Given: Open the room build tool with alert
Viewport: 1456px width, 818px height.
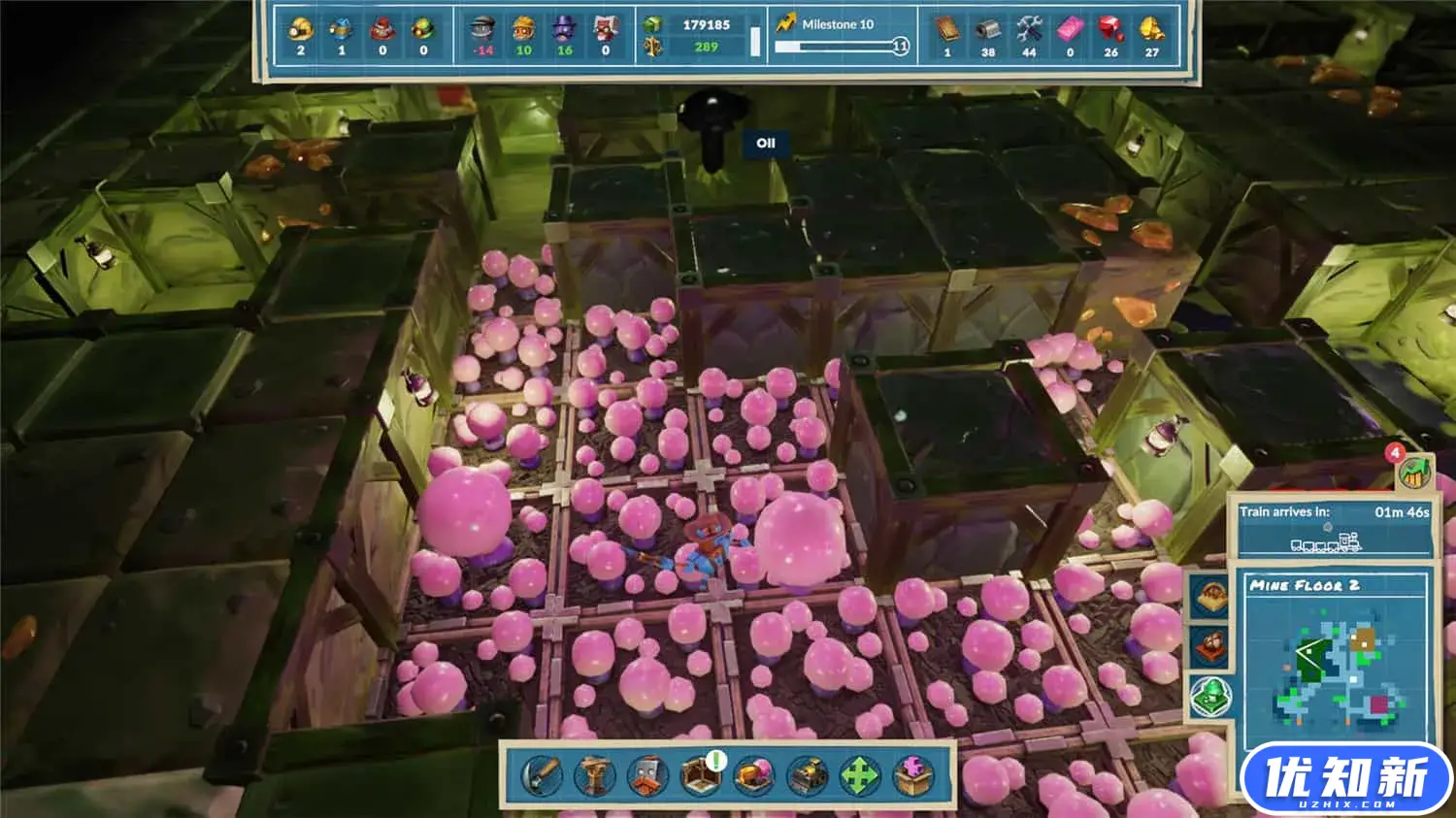Looking at the screenshot, I should coord(701,775).
